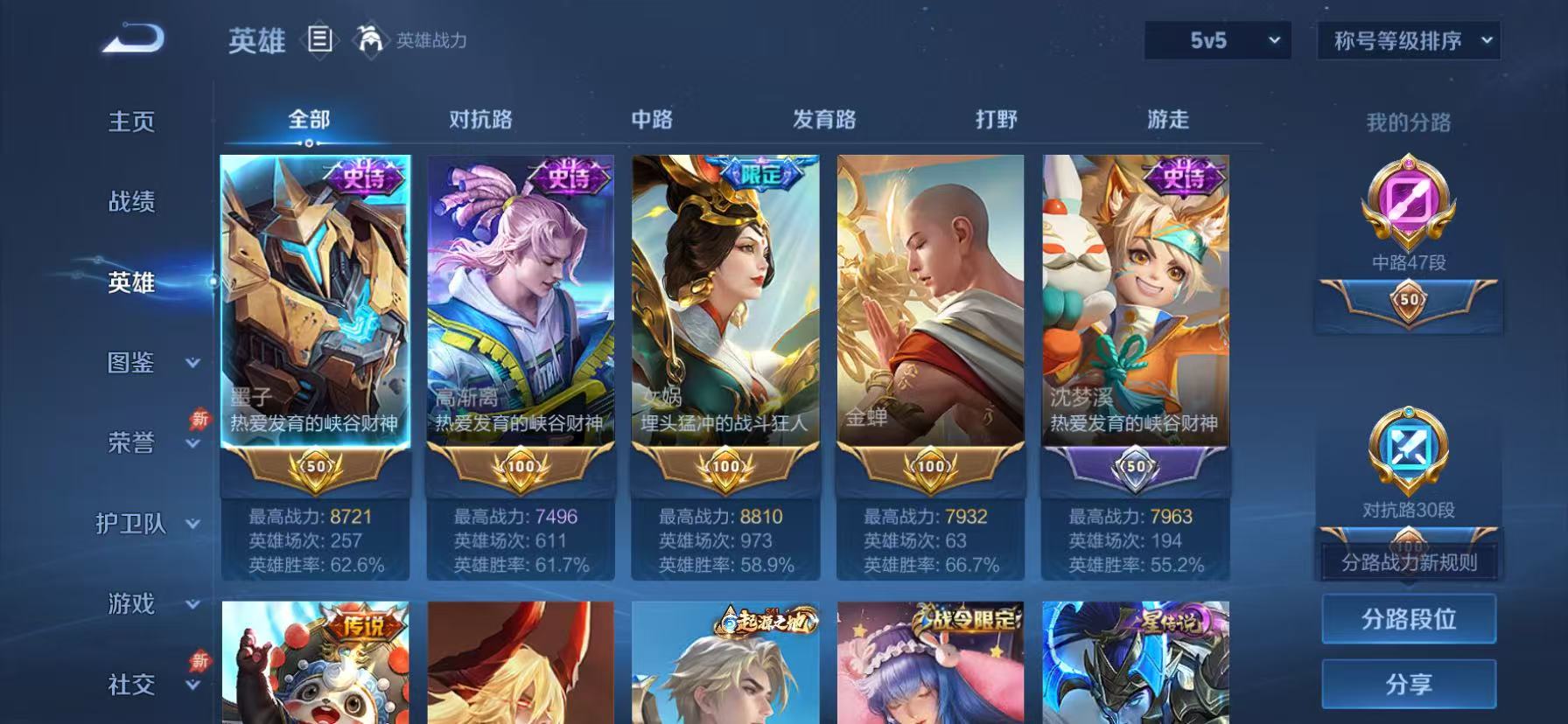Image resolution: width=1568 pixels, height=724 pixels.
Task: Expand the 护卫队 sidebar section
Action: (x=129, y=524)
